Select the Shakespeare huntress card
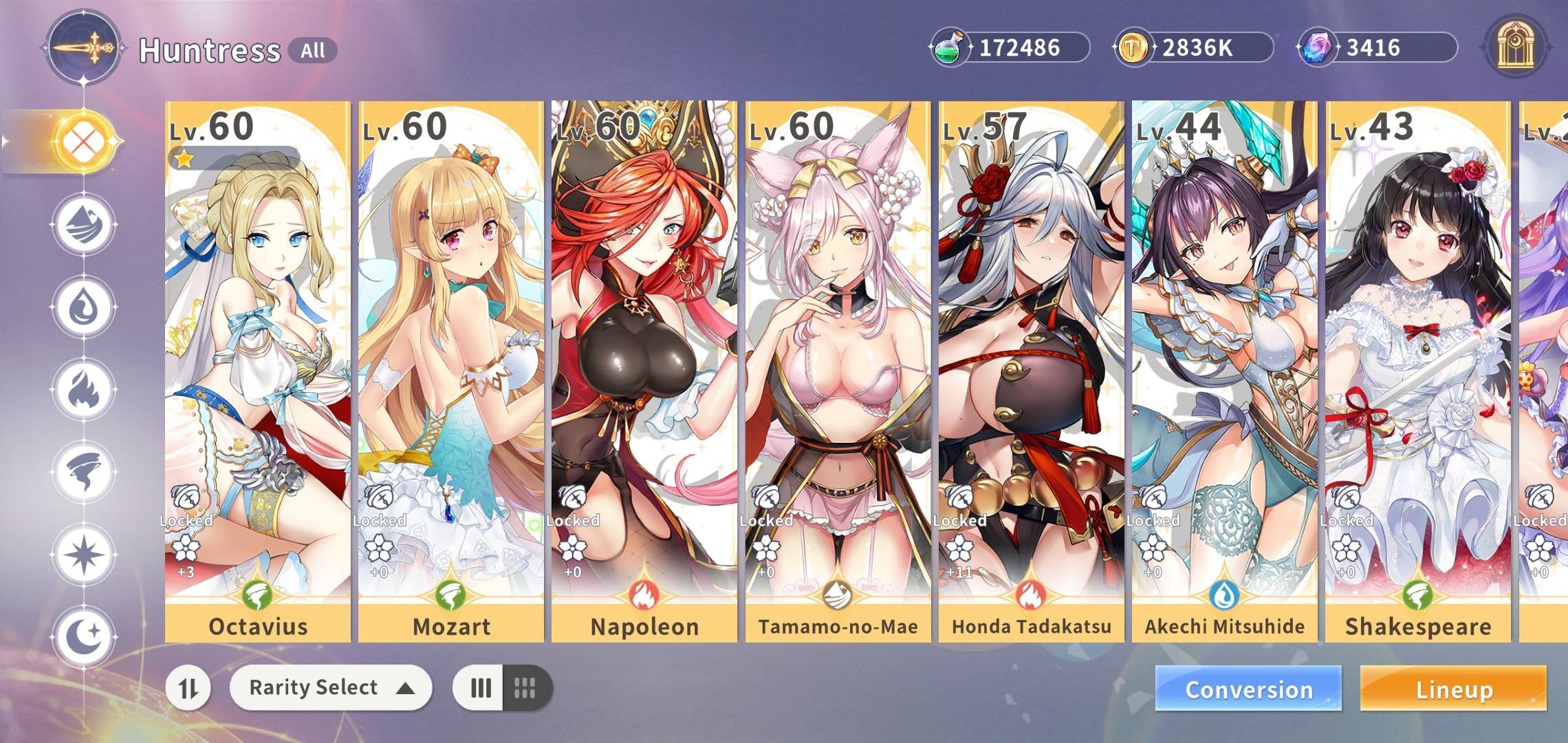 click(x=1417, y=371)
